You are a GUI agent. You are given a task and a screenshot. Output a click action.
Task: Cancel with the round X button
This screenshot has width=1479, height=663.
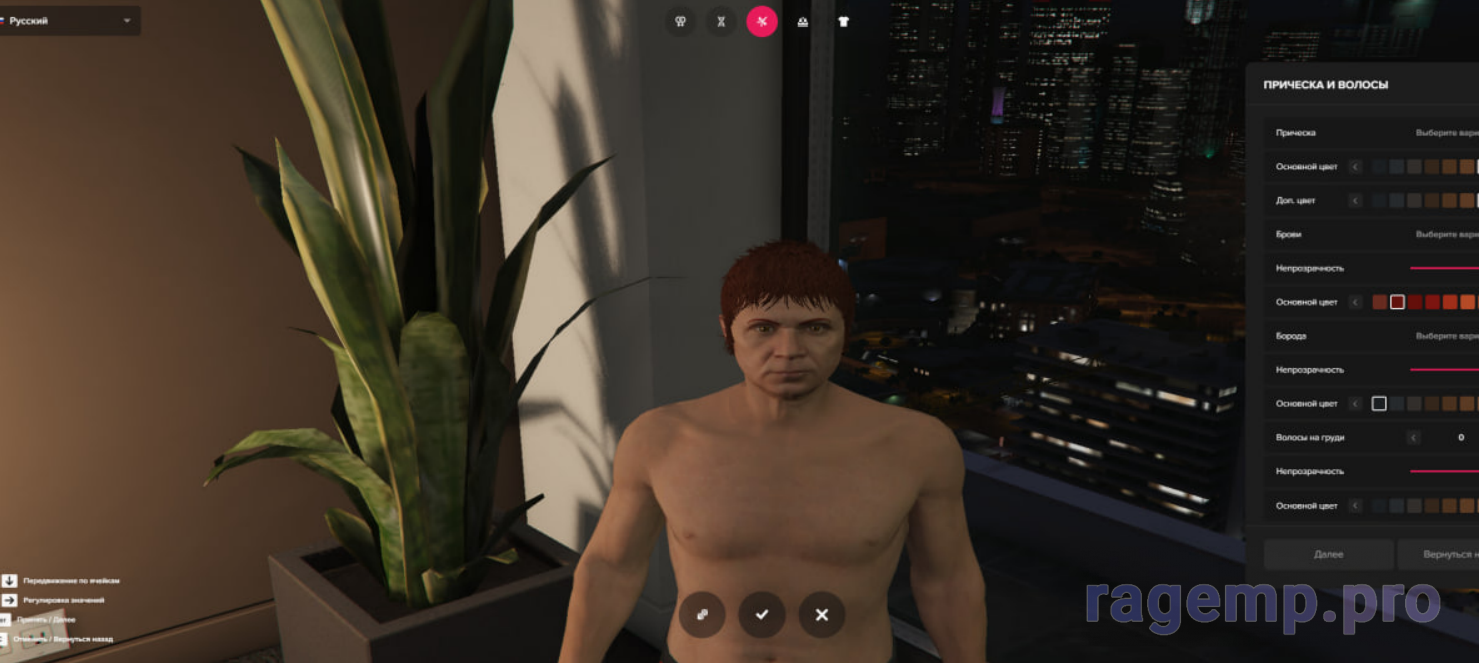click(822, 614)
